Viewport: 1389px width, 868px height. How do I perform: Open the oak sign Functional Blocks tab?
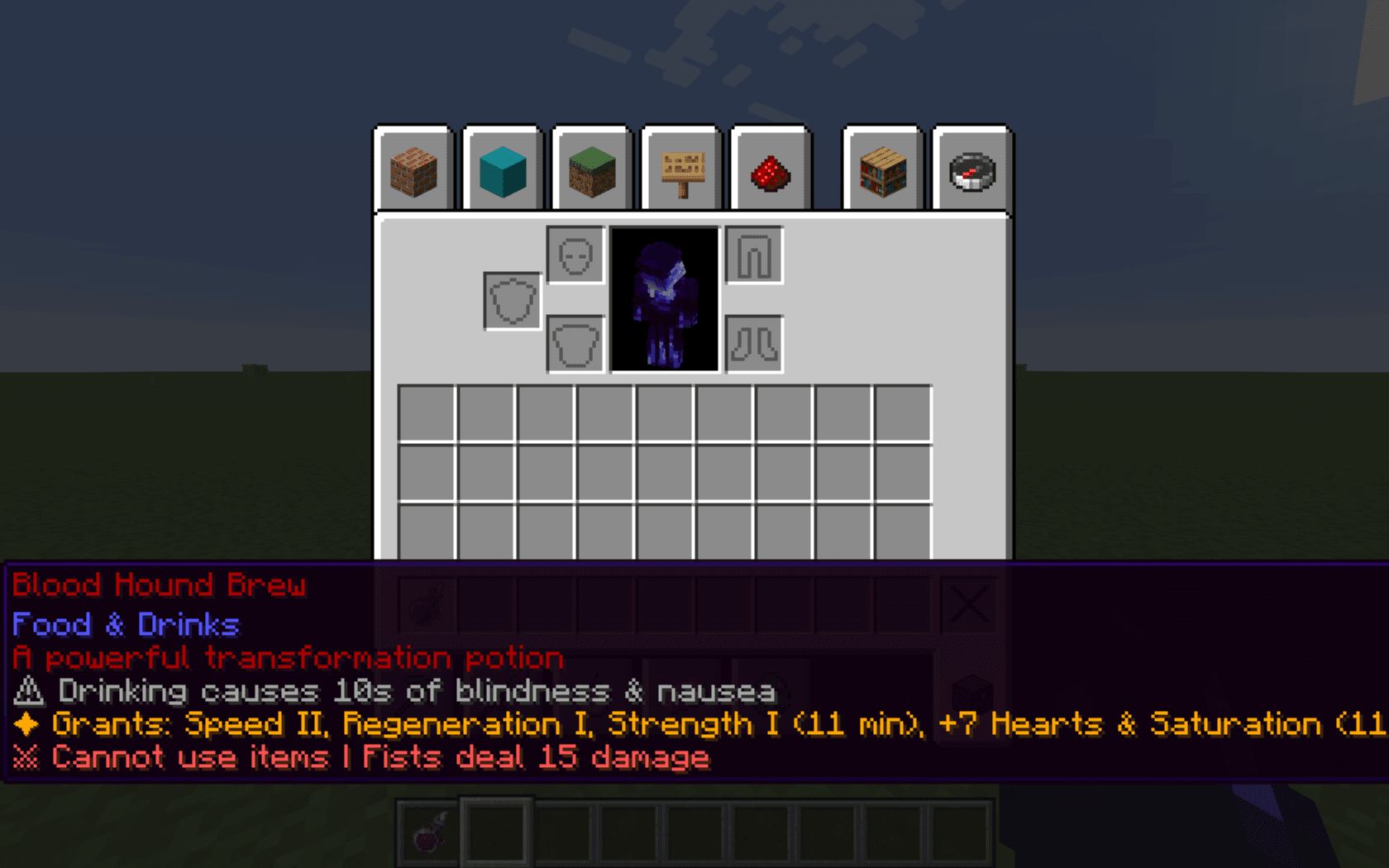click(x=682, y=171)
